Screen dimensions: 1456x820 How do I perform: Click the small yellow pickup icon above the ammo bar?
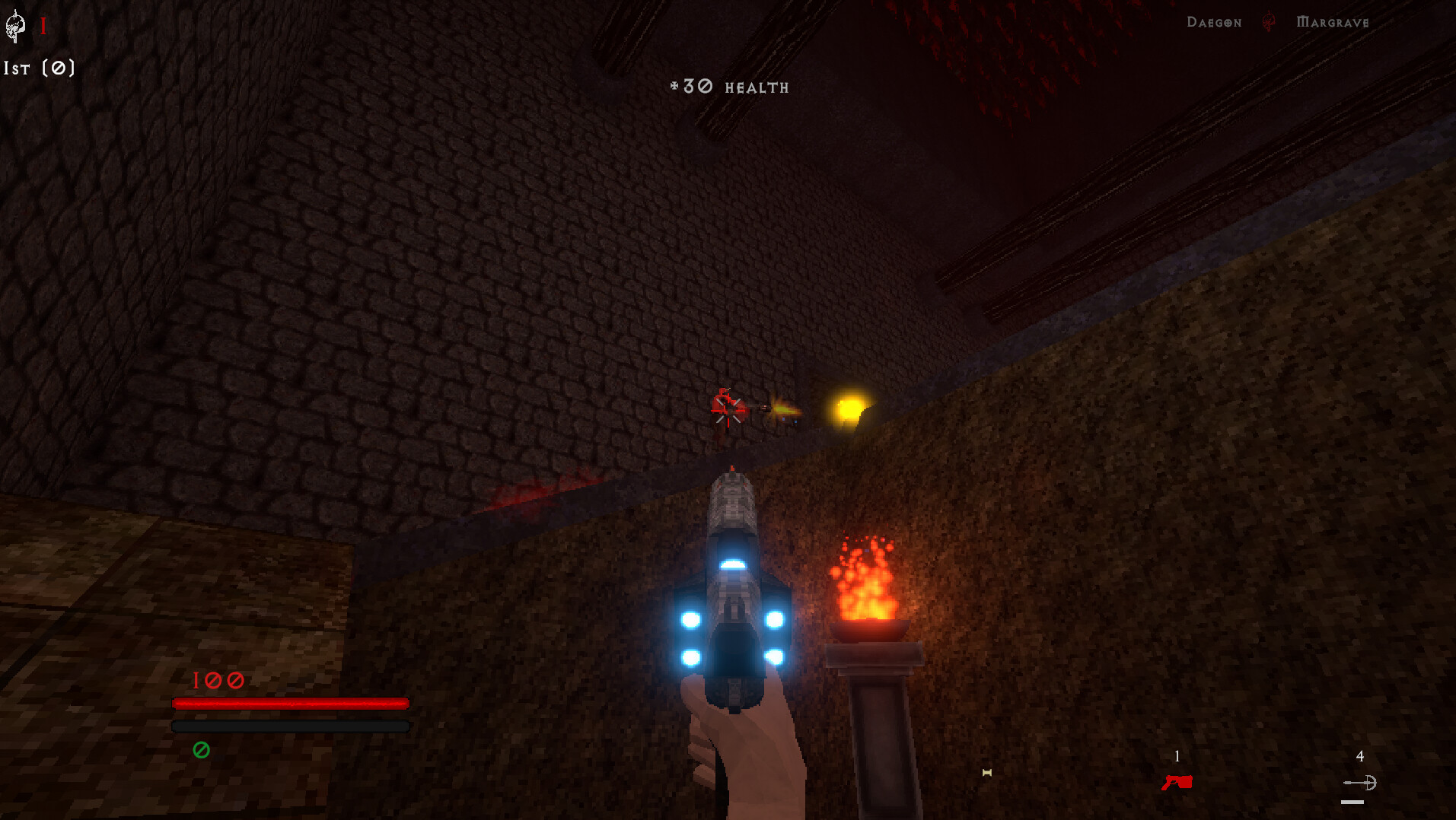987,772
